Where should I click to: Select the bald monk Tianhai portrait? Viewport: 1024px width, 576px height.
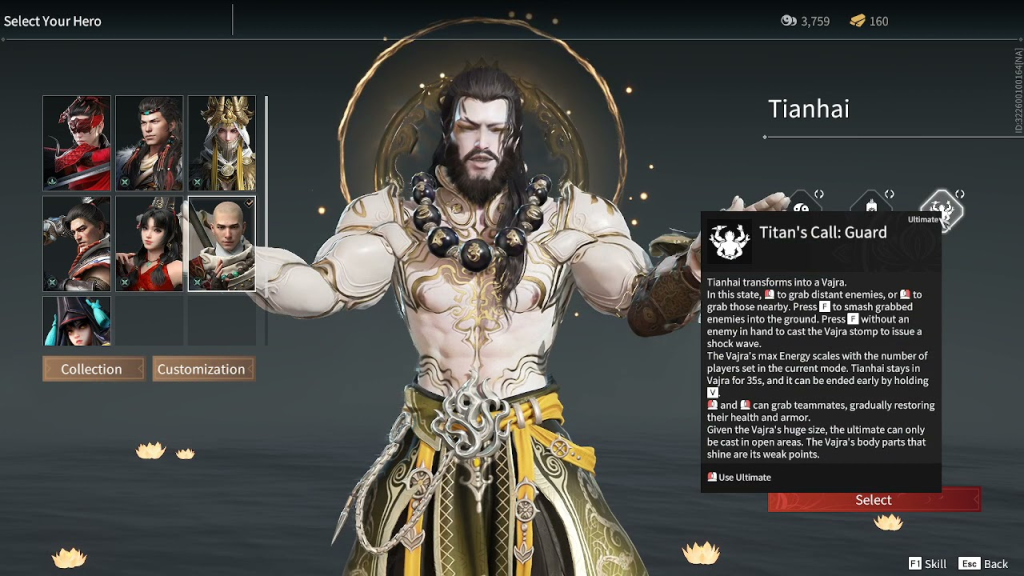pyautogui.click(x=222, y=243)
